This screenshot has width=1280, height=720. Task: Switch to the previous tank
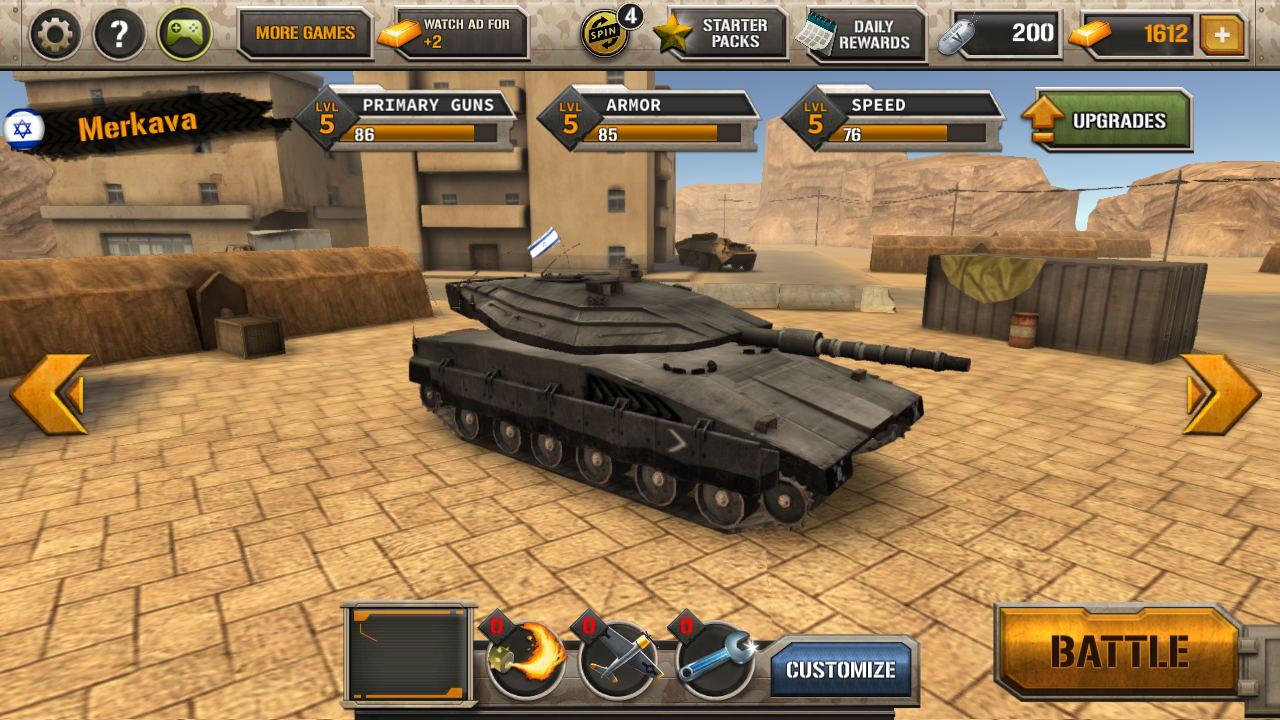50,394
